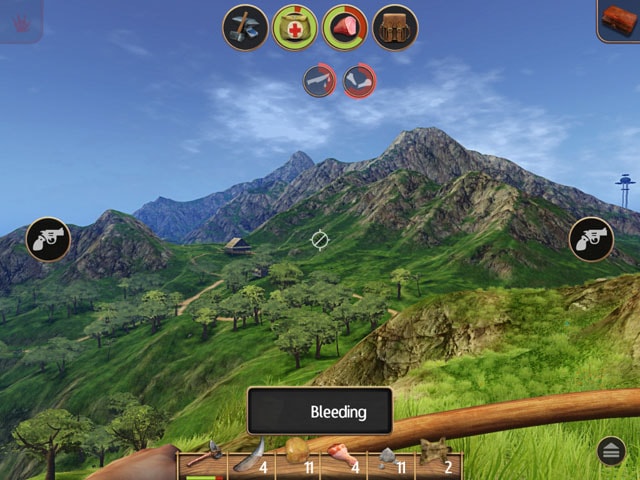The image size is (640, 480).
Task: Select the raw meat hotbar slot
Action: [x=343, y=457]
